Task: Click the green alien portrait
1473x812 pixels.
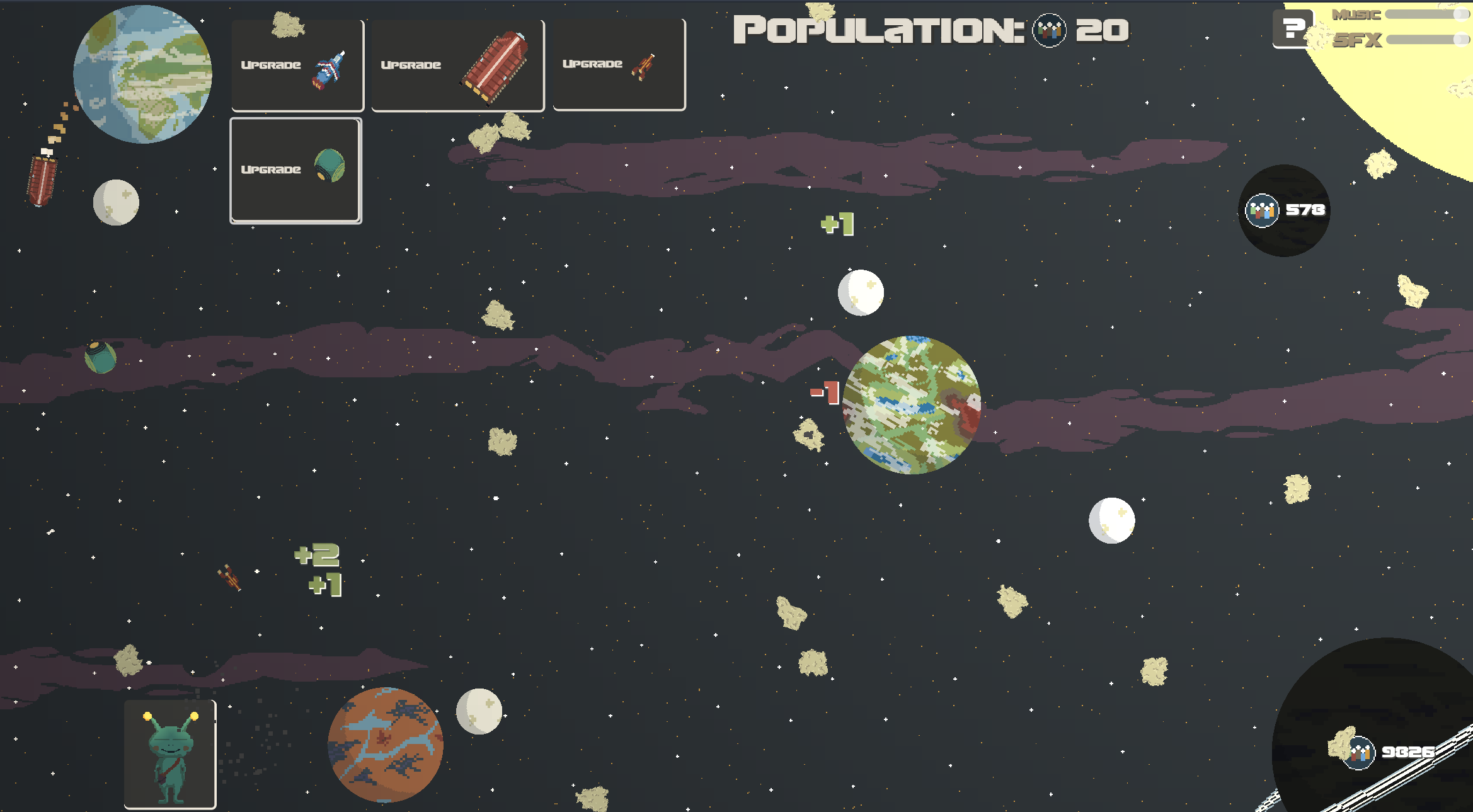Action: point(170,754)
